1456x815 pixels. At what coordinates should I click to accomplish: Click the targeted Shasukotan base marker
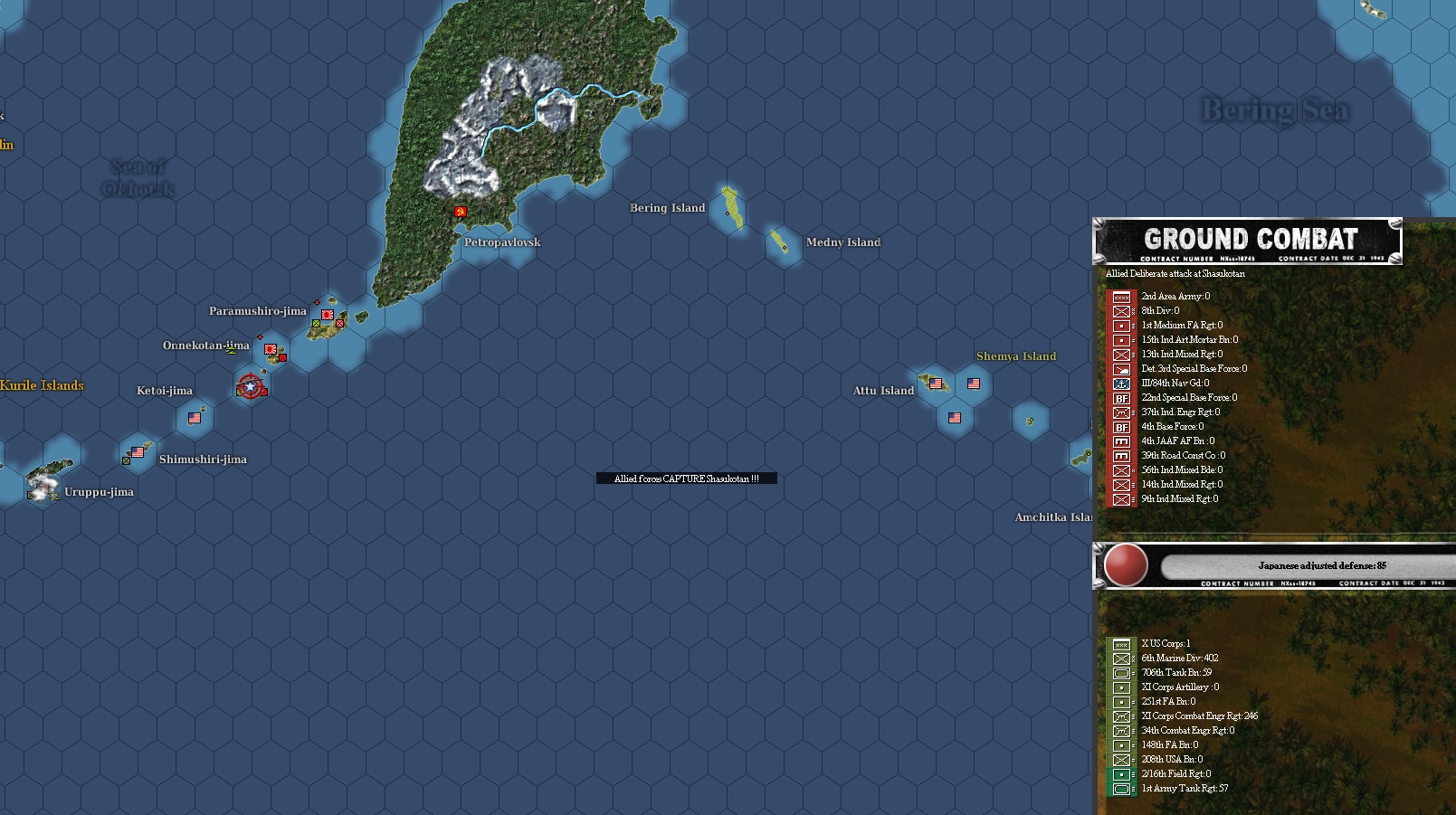pos(250,387)
